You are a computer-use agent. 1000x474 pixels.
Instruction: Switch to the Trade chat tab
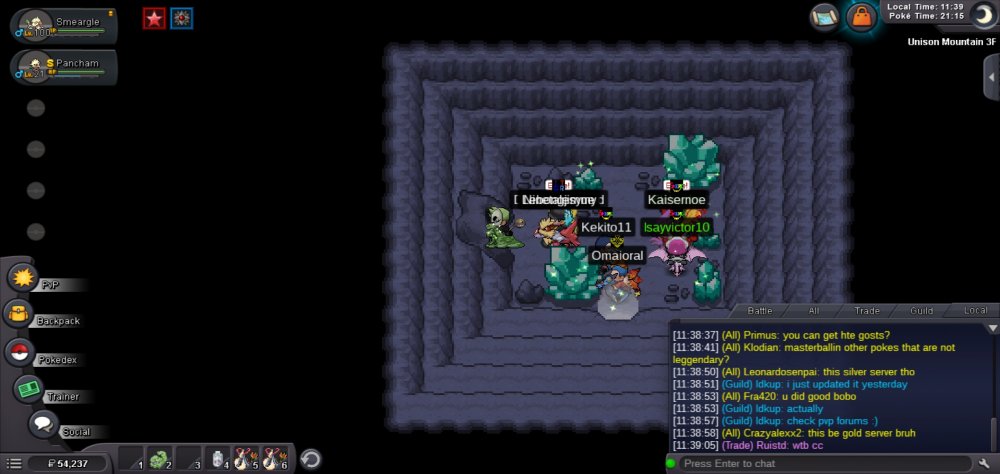tap(867, 311)
